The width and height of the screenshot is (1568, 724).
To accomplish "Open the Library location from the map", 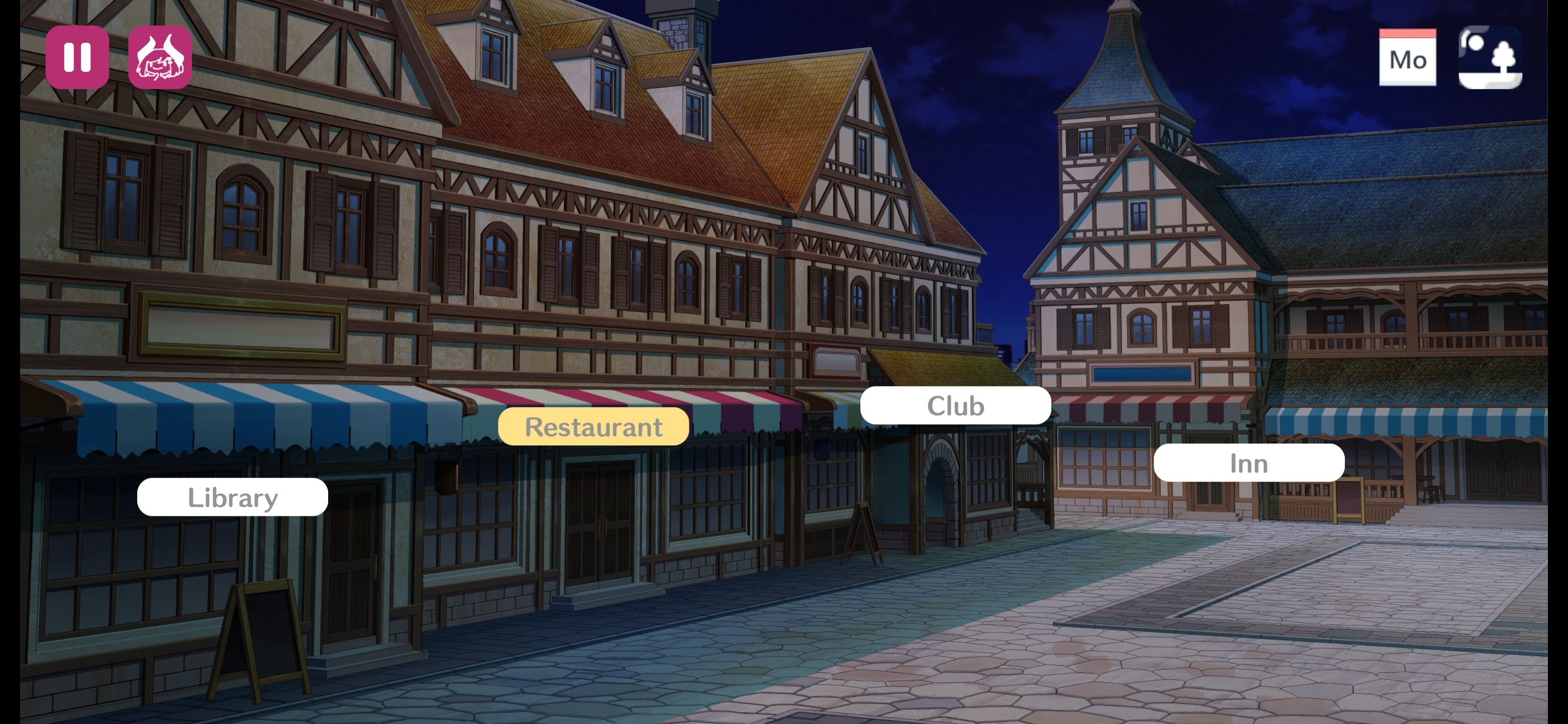I will coord(233,497).
